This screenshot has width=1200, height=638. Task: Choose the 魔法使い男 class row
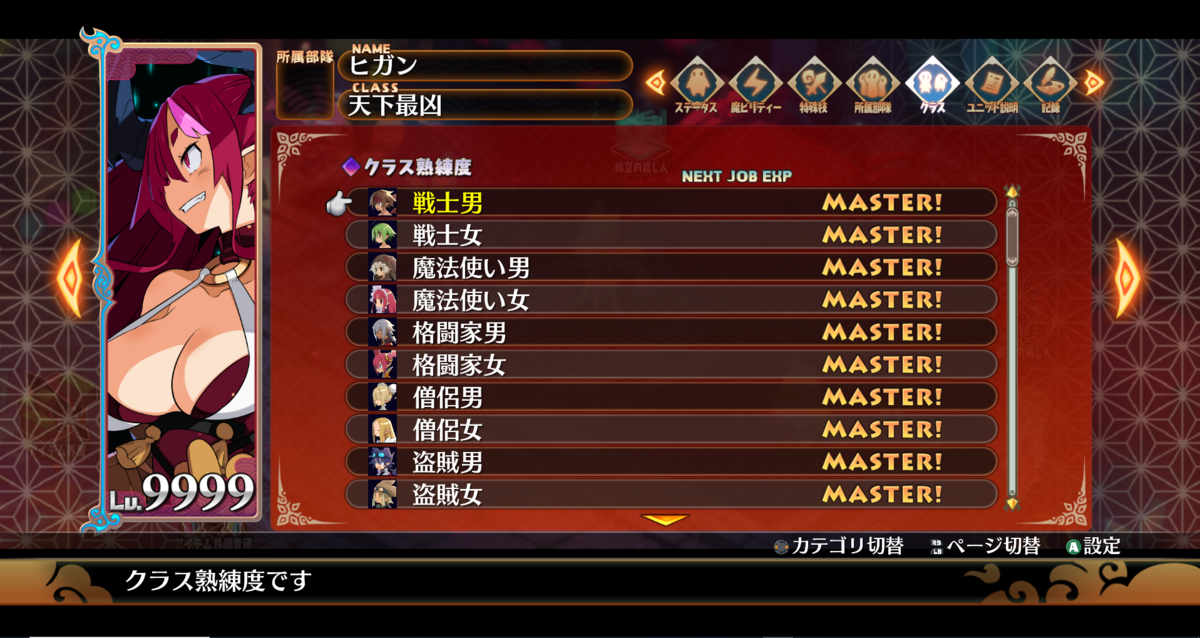click(670, 267)
